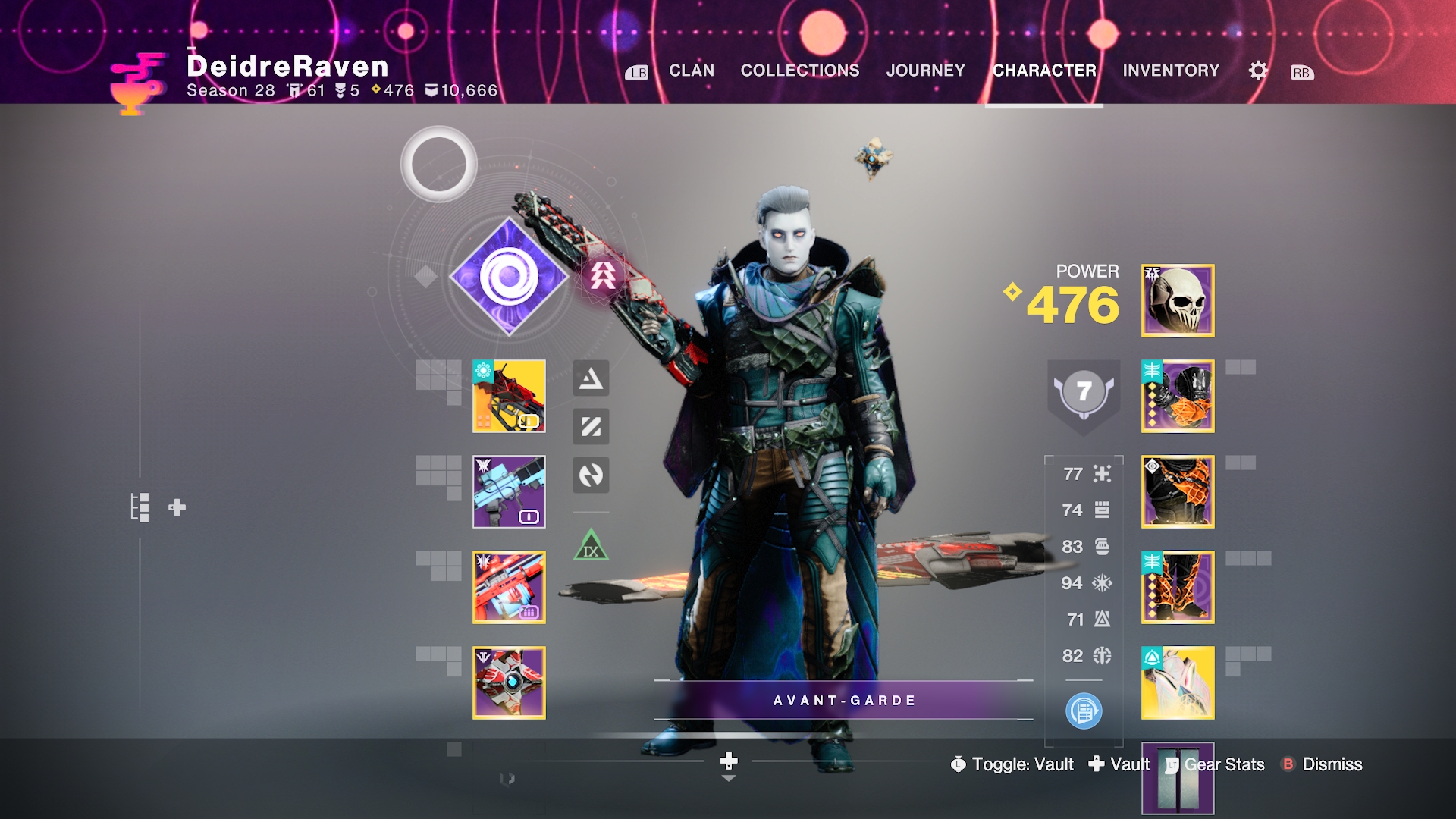Screen dimensions: 1456x819
Task: Click the blue loadouts circle icon
Action: (1084, 711)
